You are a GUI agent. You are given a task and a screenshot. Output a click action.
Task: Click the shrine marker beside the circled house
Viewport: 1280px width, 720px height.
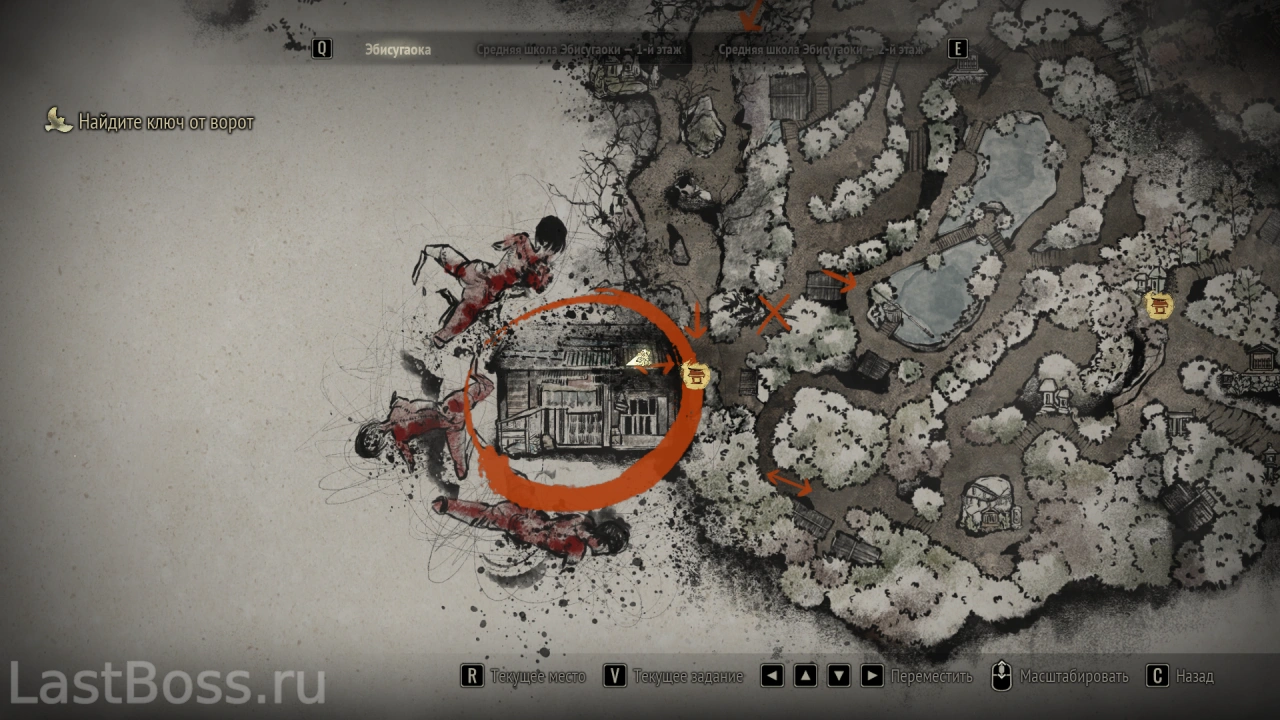click(x=696, y=375)
